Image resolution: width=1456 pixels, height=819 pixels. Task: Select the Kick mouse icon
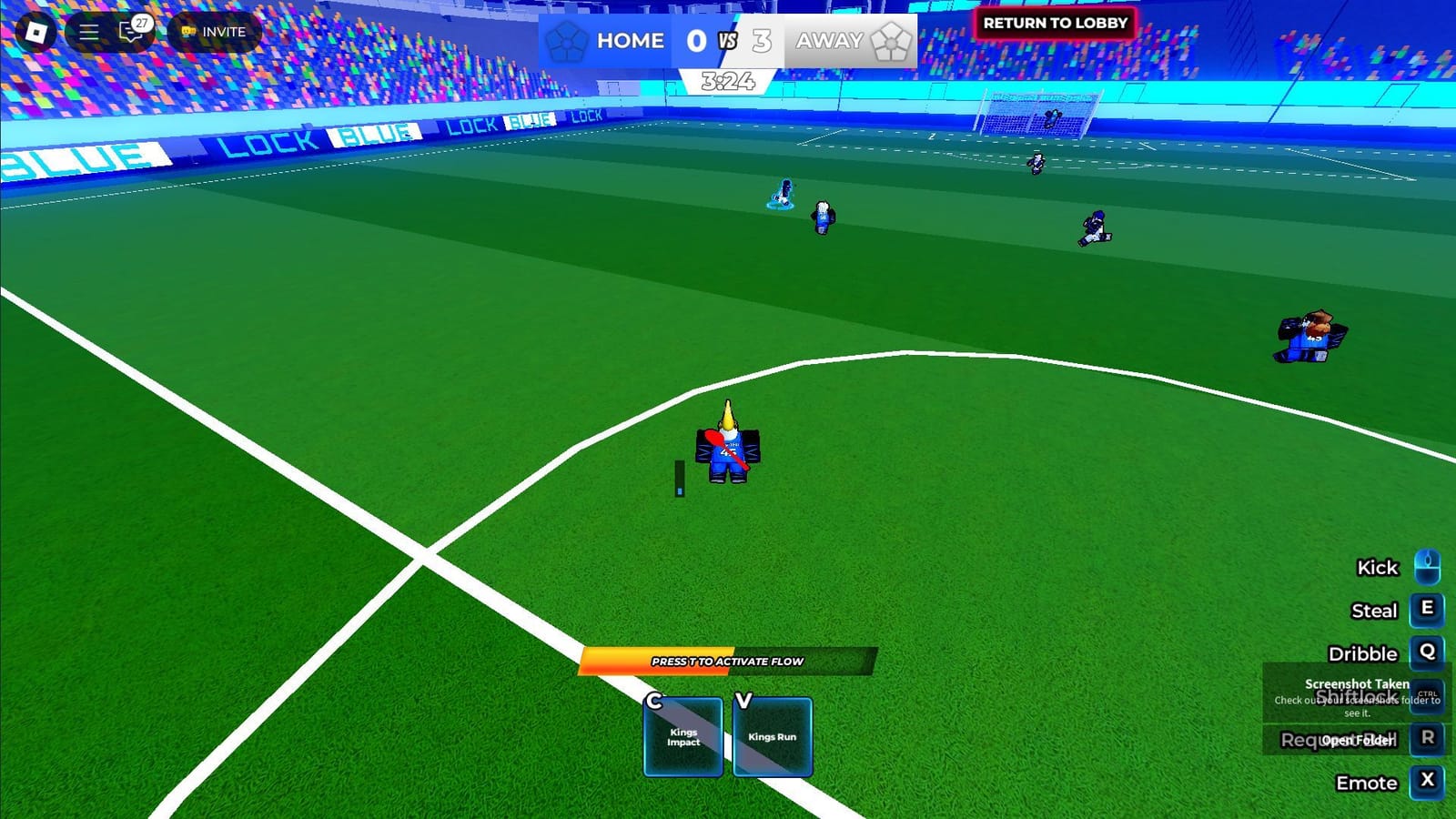click(1429, 567)
